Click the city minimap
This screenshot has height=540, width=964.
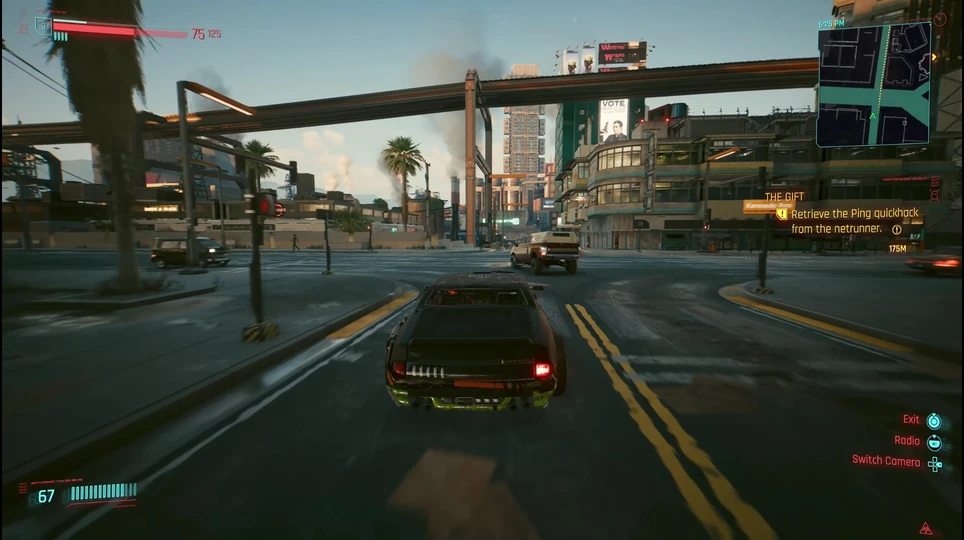click(x=873, y=85)
